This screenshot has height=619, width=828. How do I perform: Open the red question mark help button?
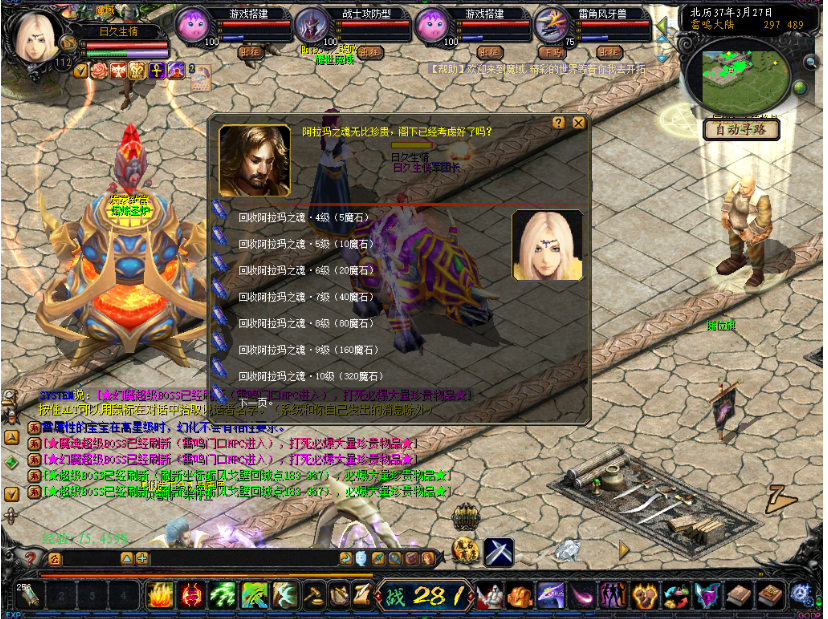click(31, 559)
